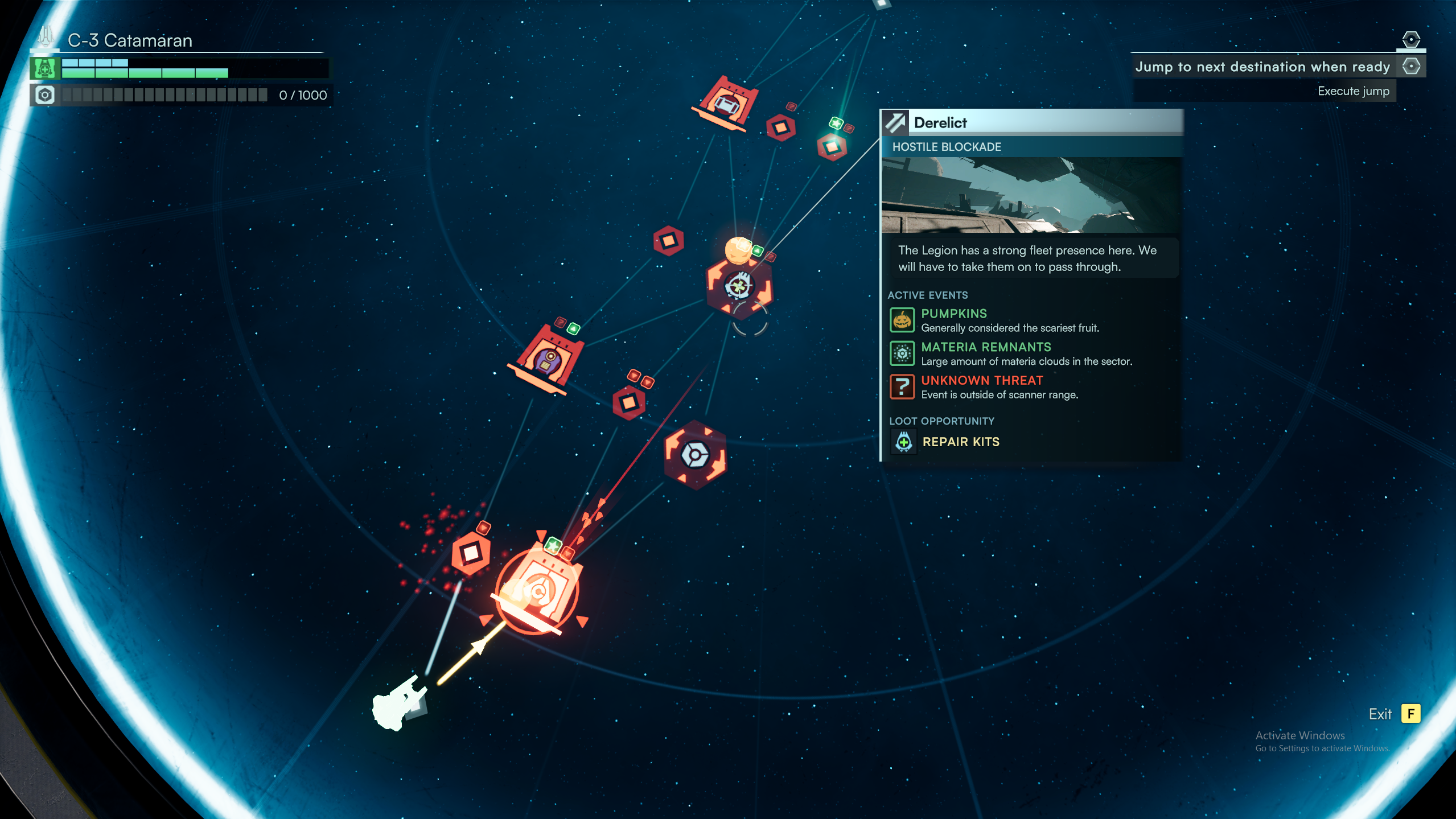Select the hex node with two red badges
This screenshot has width=1456, height=819.
pos(629,402)
